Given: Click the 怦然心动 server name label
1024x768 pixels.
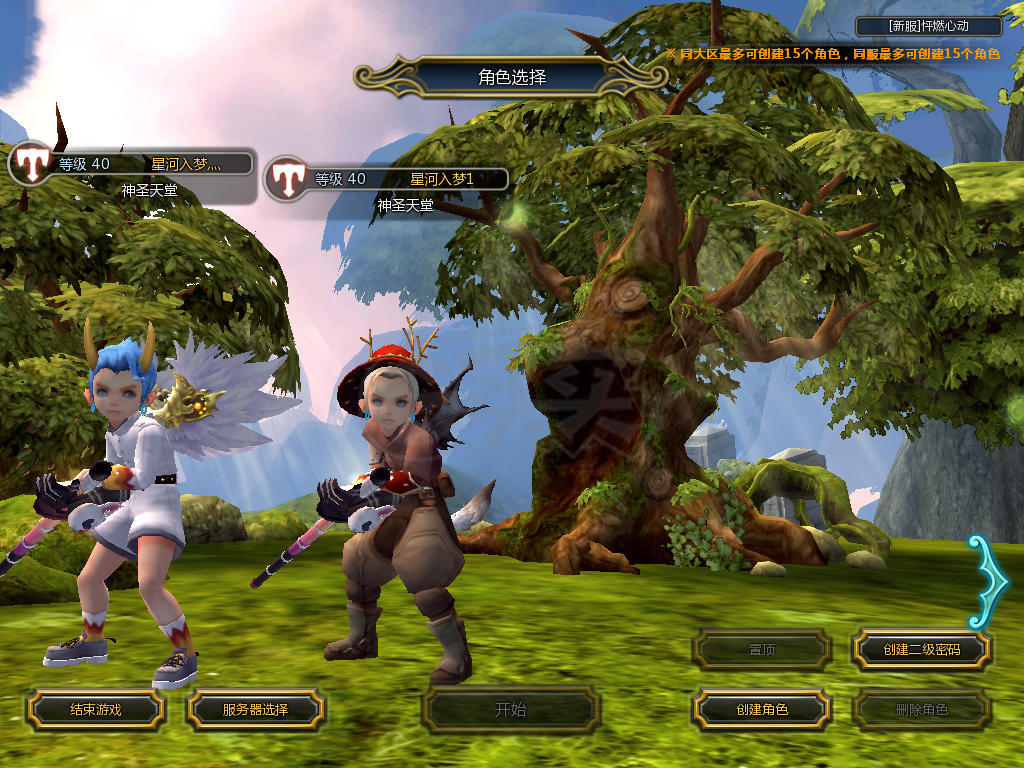Looking at the screenshot, I should [929, 27].
